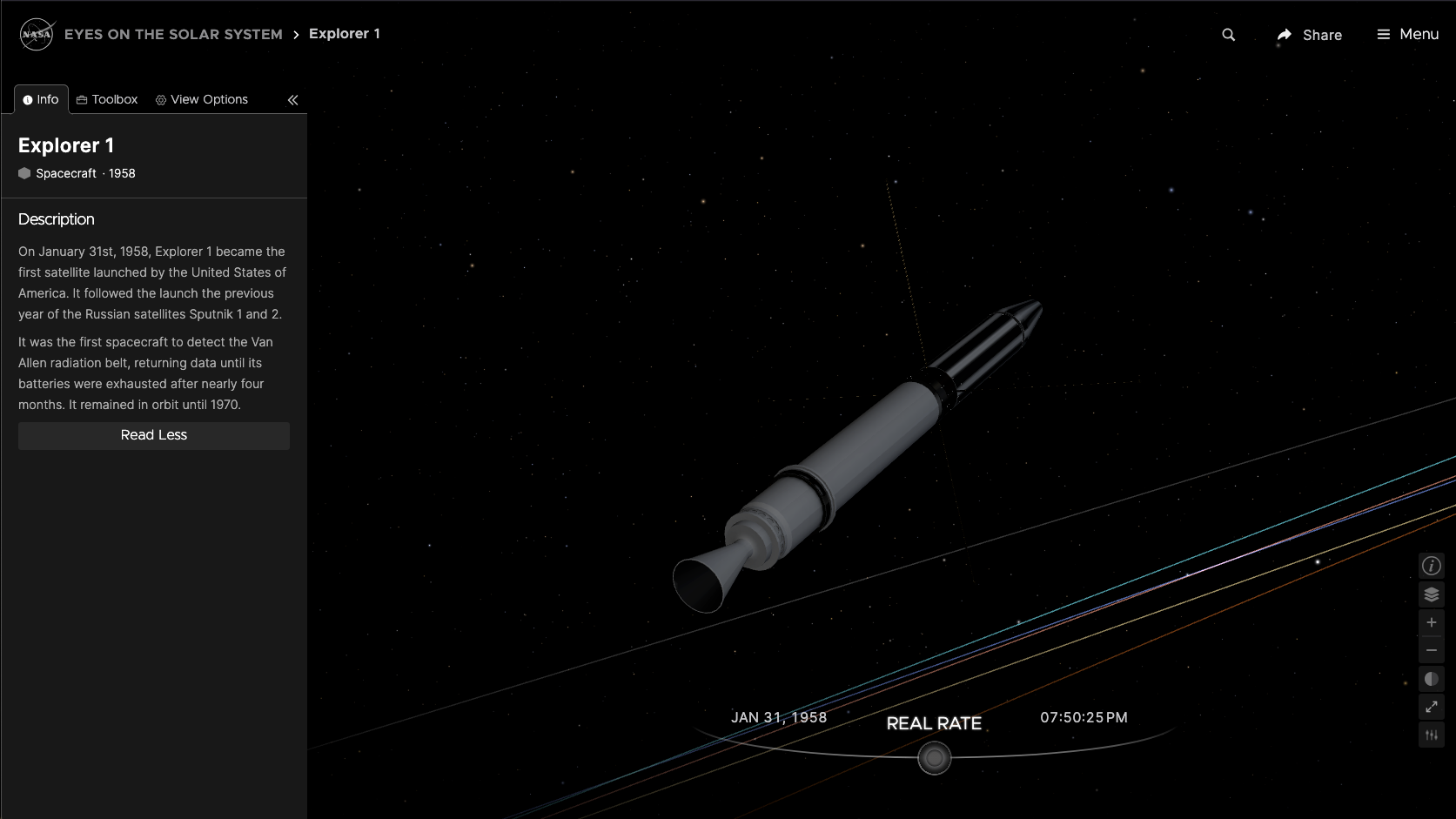This screenshot has height=819, width=1456.
Task: Open the REAL RATE playback speed control
Action: click(x=934, y=723)
